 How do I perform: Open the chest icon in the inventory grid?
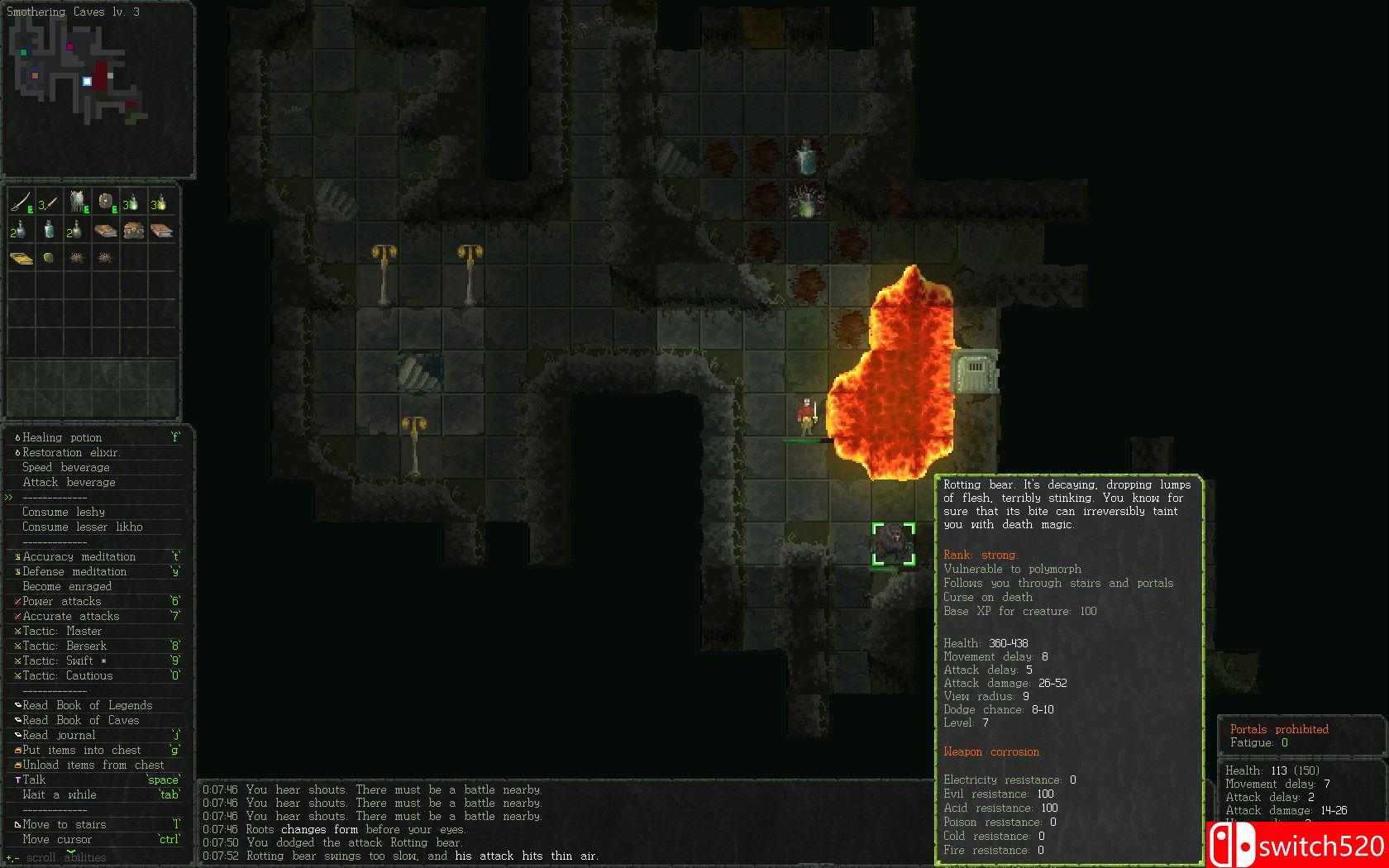[134, 231]
